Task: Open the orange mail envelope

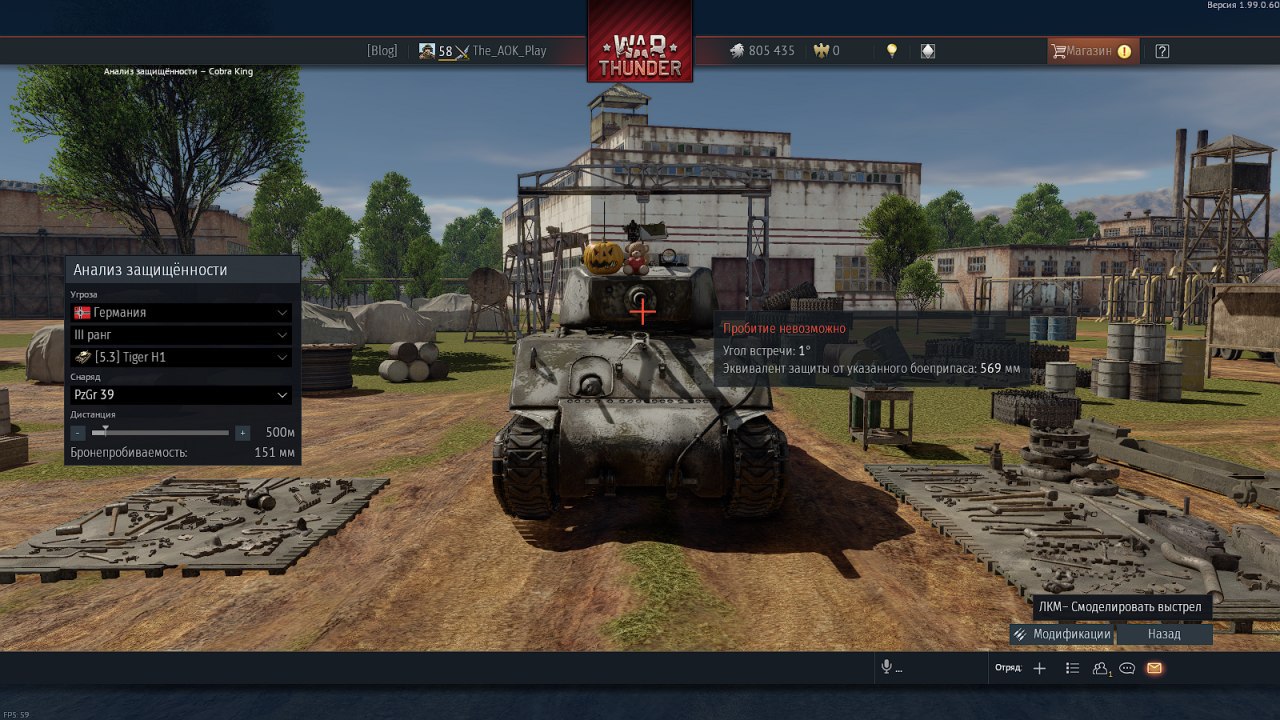Action: tap(1154, 668)
